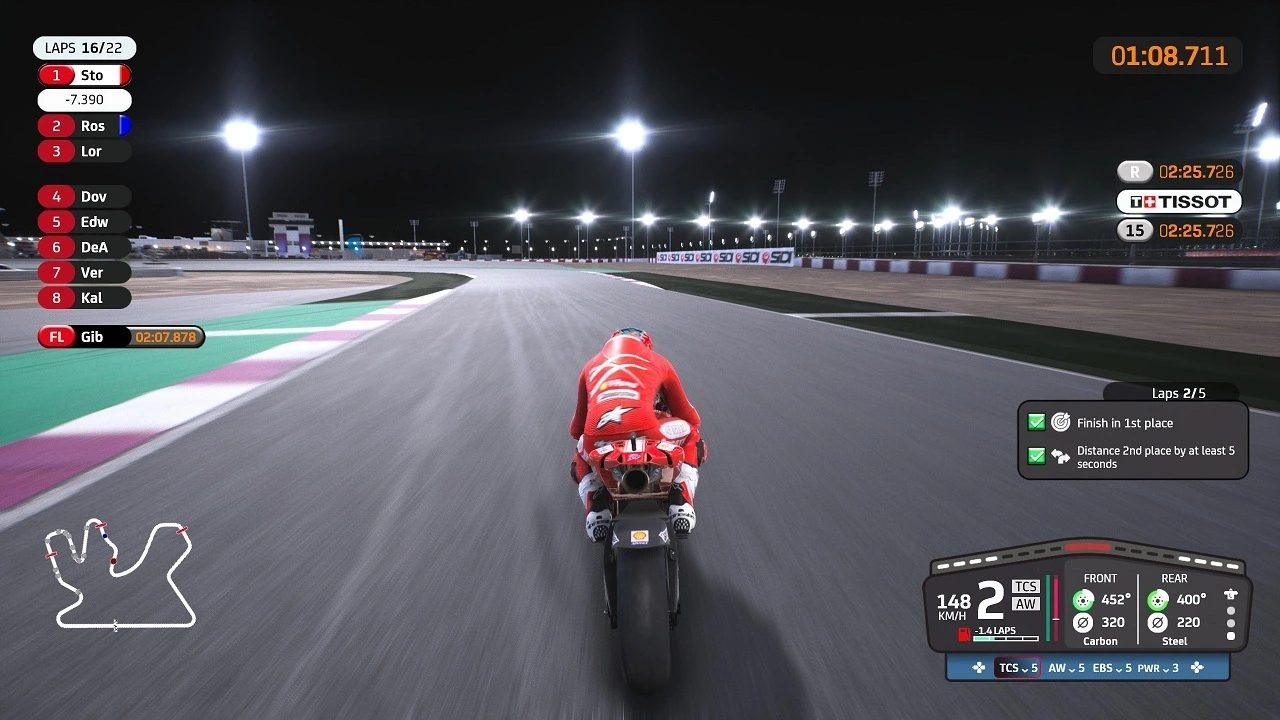Image resolution: width=1280 pixels, height=720 pixels.
Task: Click the target icon beside Finish objective
Action: (1062, 422)
